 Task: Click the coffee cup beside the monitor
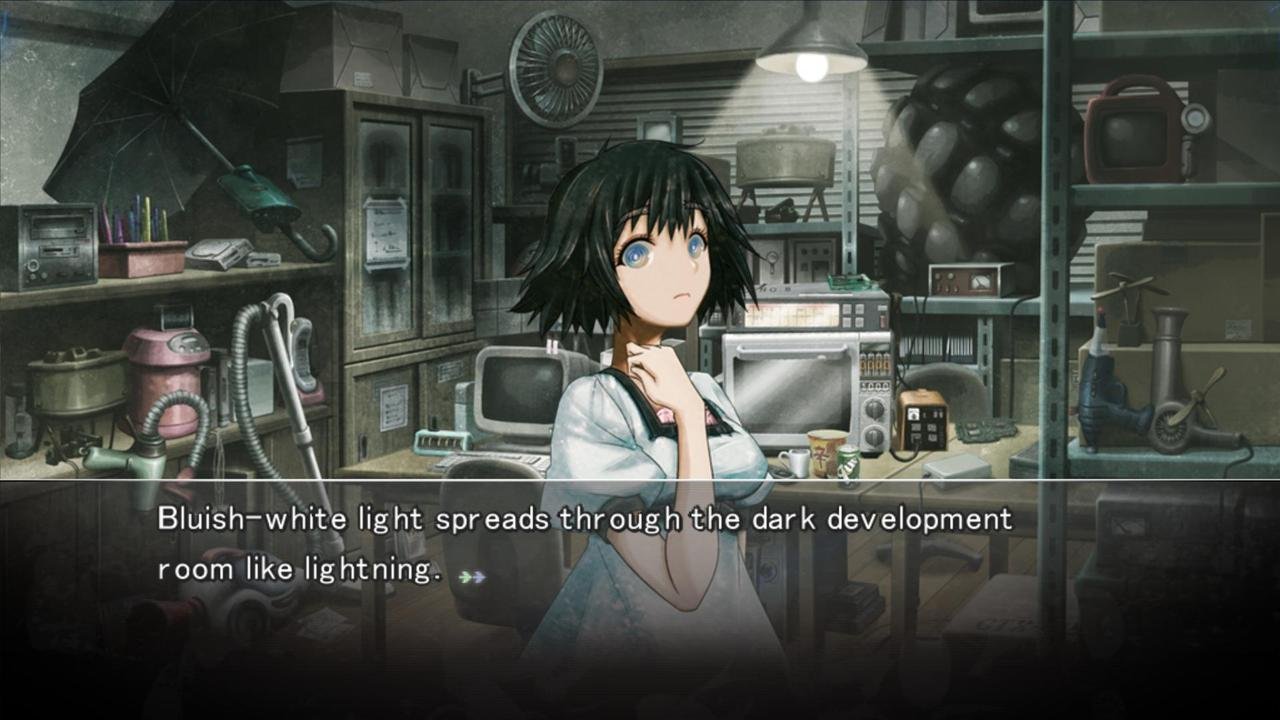click(795, 460)
